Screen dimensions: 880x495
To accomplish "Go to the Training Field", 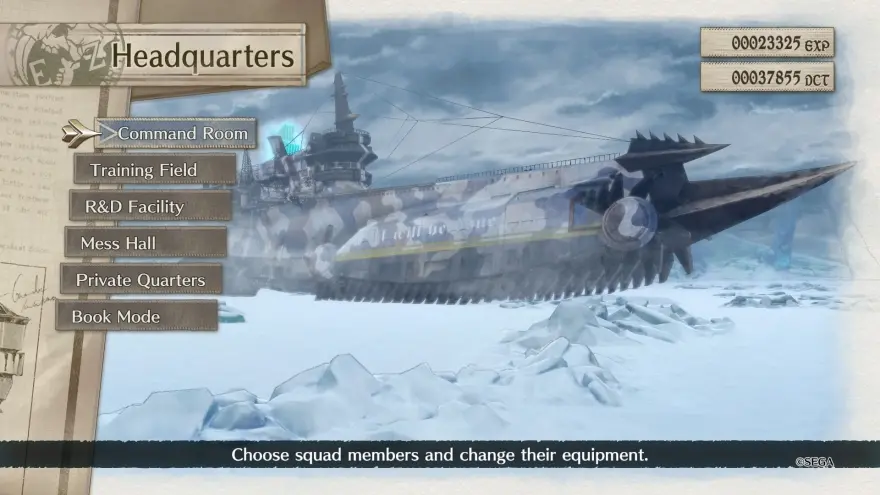I will [154, 170].
